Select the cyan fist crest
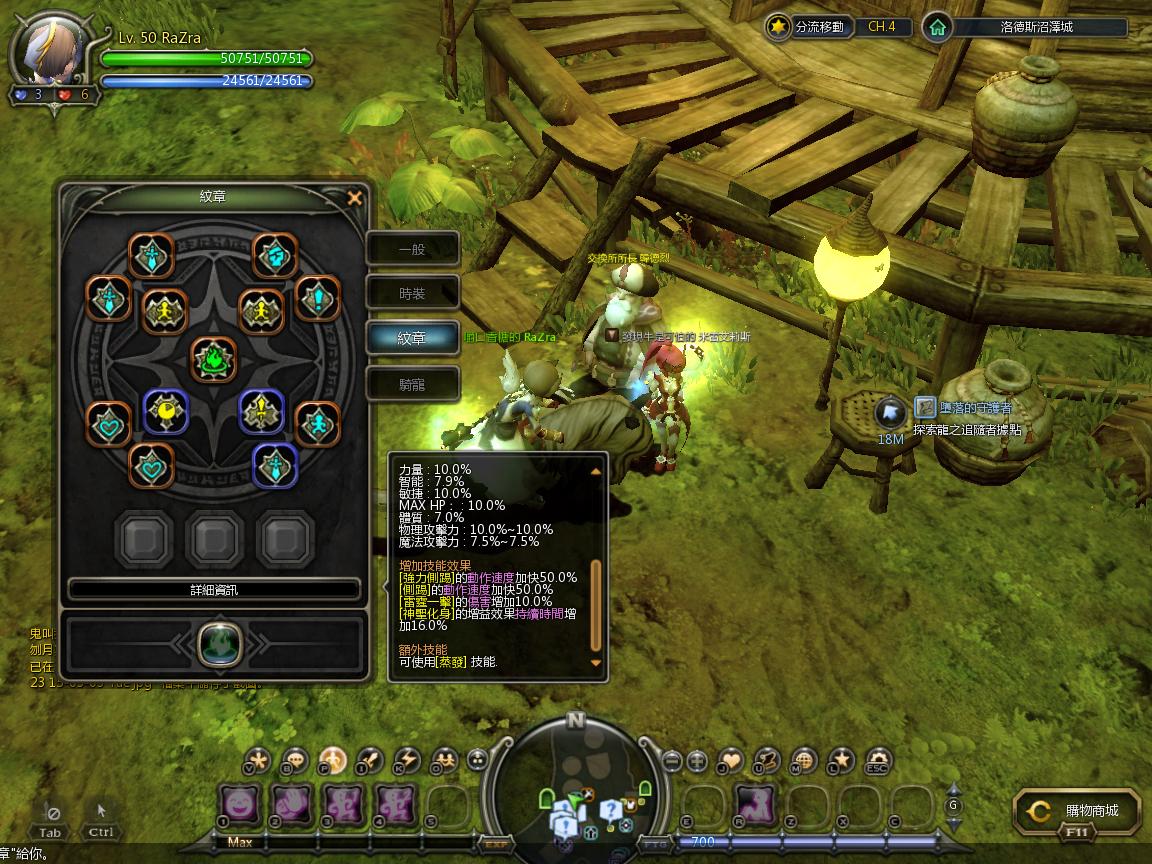Screen dimensions: 1152x864 pyautogui.click(x=273, y=256)
